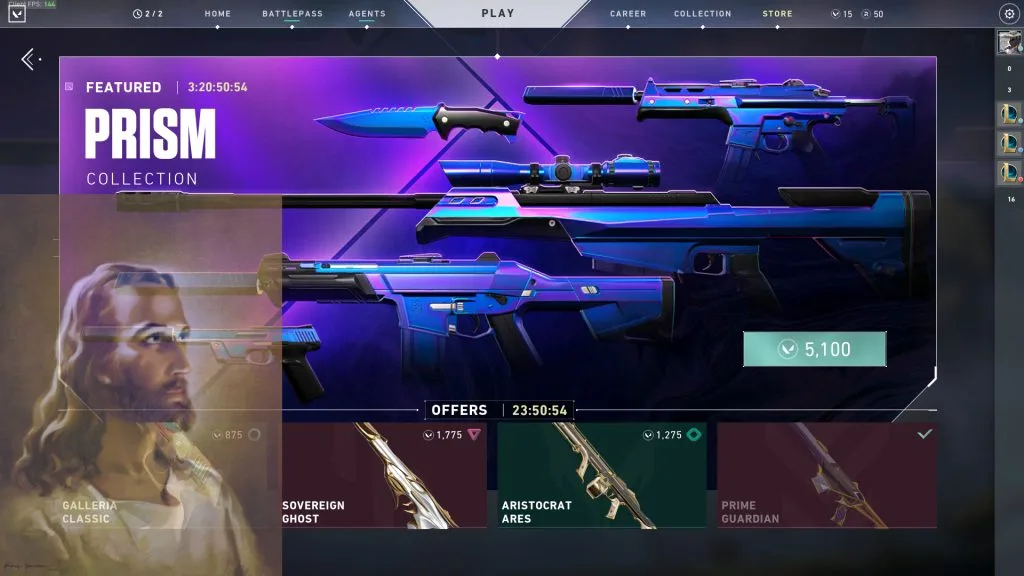This screenshot has width=1024, height=576.
Task: Open the Collection tab
Action: click(x=702, y=14)
